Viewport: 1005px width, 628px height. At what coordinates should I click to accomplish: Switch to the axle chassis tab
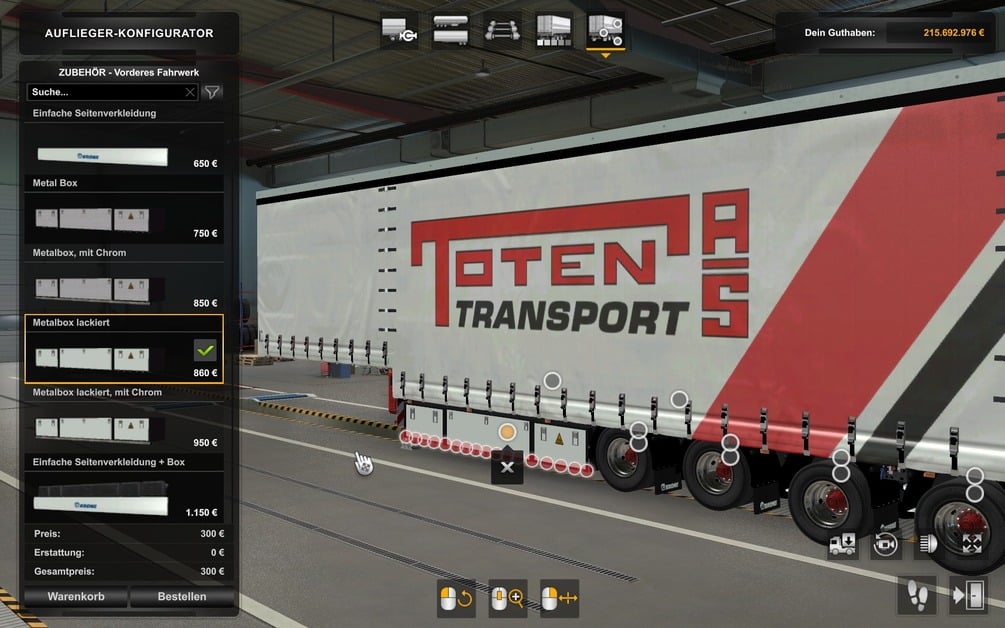point(502,31)
